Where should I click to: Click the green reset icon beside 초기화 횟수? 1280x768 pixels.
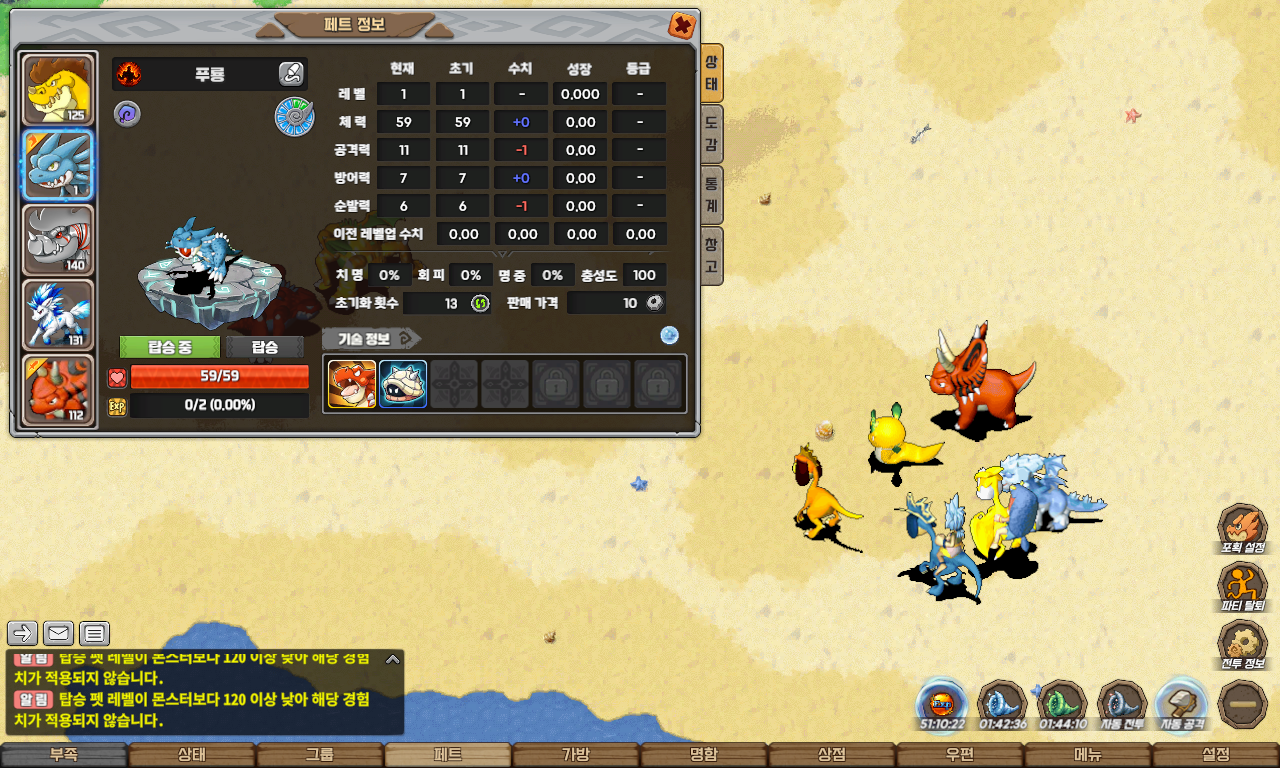(480, 303)
